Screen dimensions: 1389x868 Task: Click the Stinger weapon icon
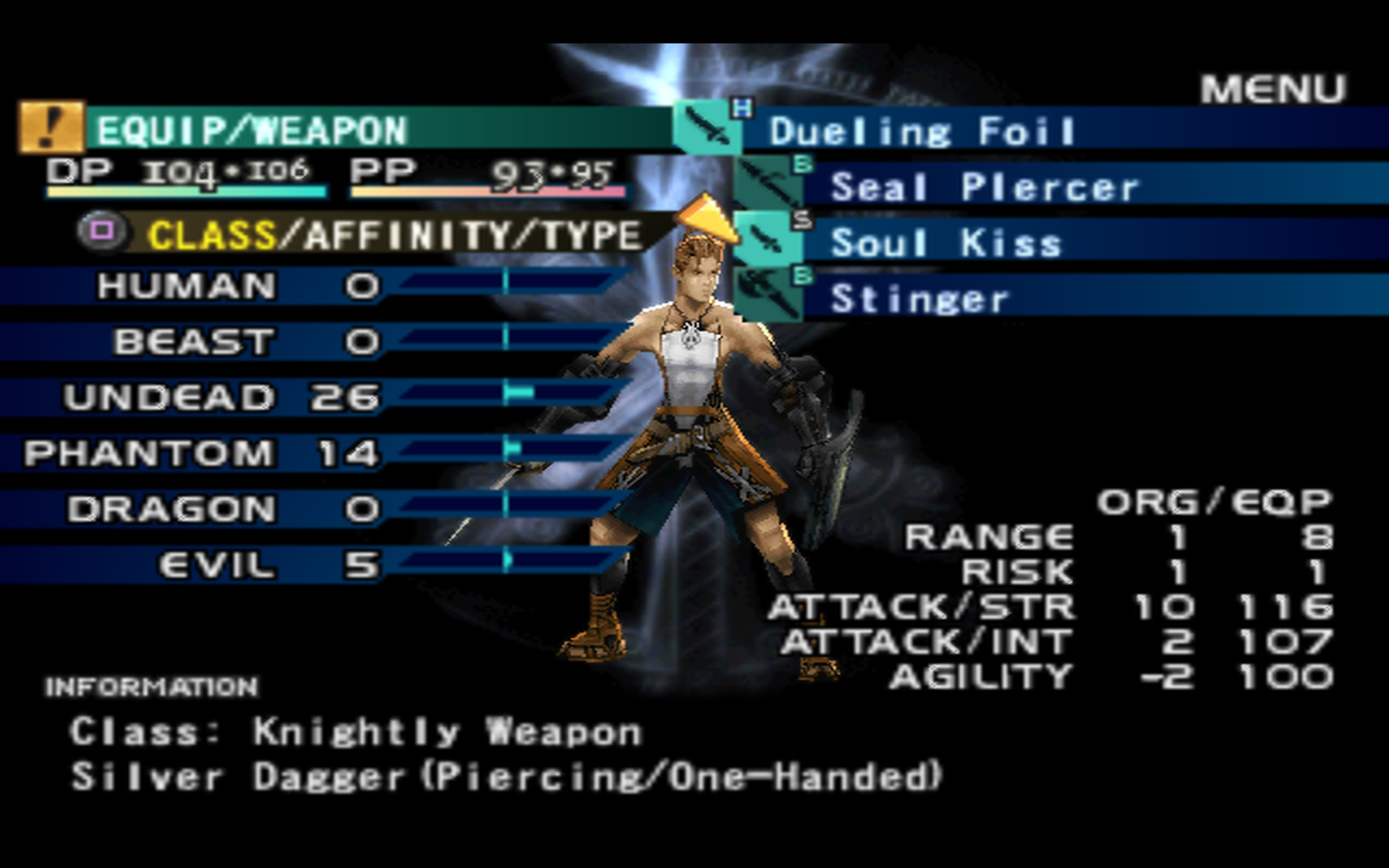point(768,295)
